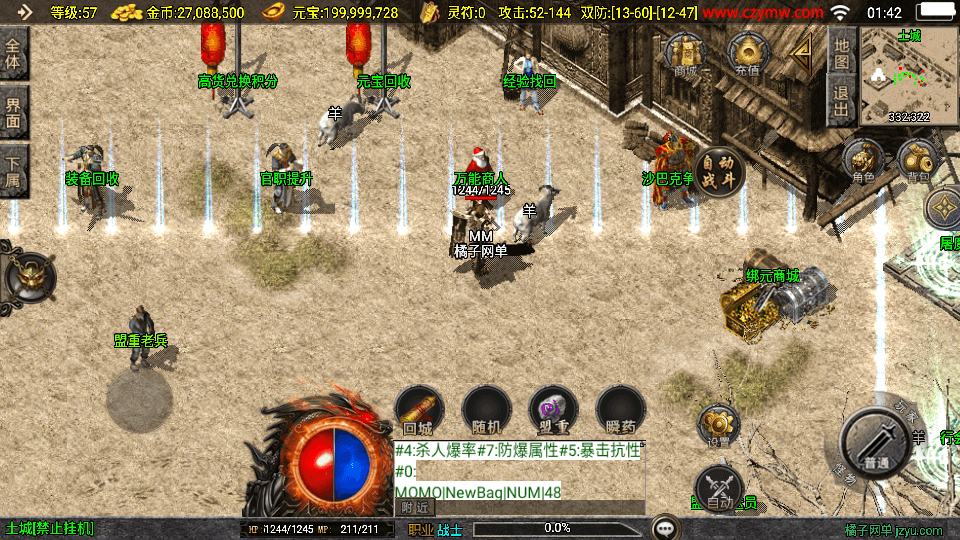
Task: Open the 土城 minimap
Action: pyautogui.click(x=909, y=75)
